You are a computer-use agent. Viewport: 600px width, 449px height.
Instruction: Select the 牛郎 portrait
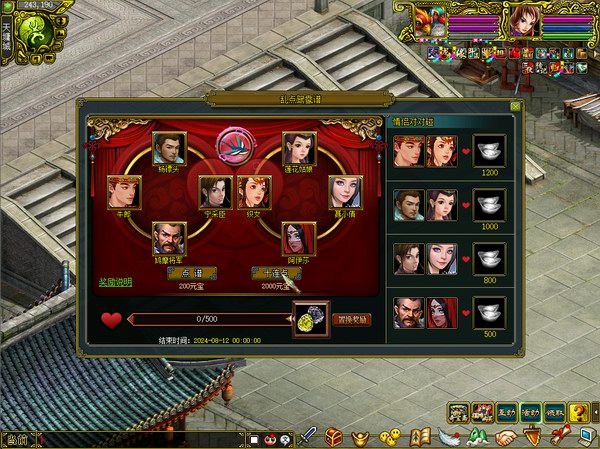pos(124,191)
